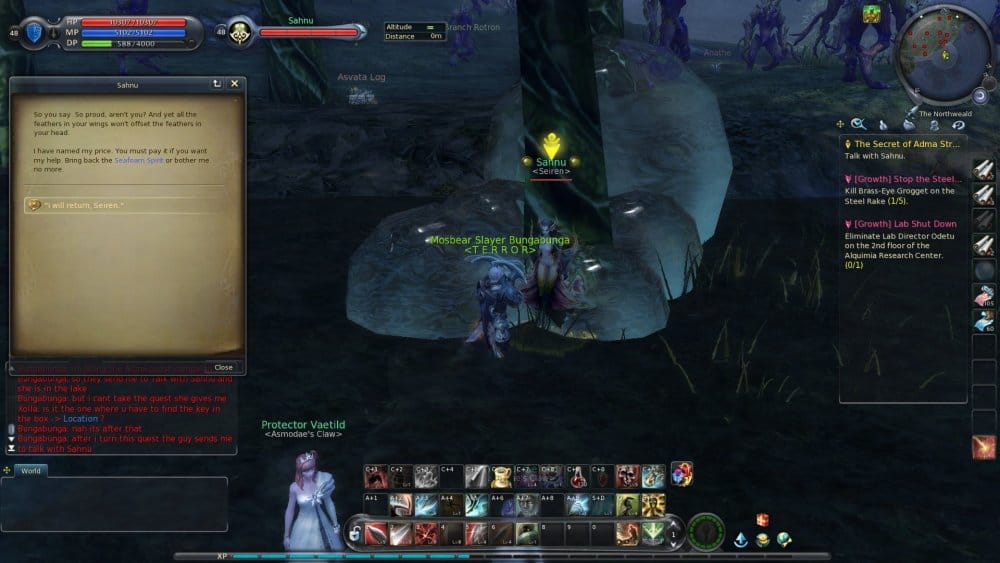Image resolution: width=1000 pixels, height=563 pixels.
Task: Select Sahnu's target portrait frame
Action: point(240,32)
